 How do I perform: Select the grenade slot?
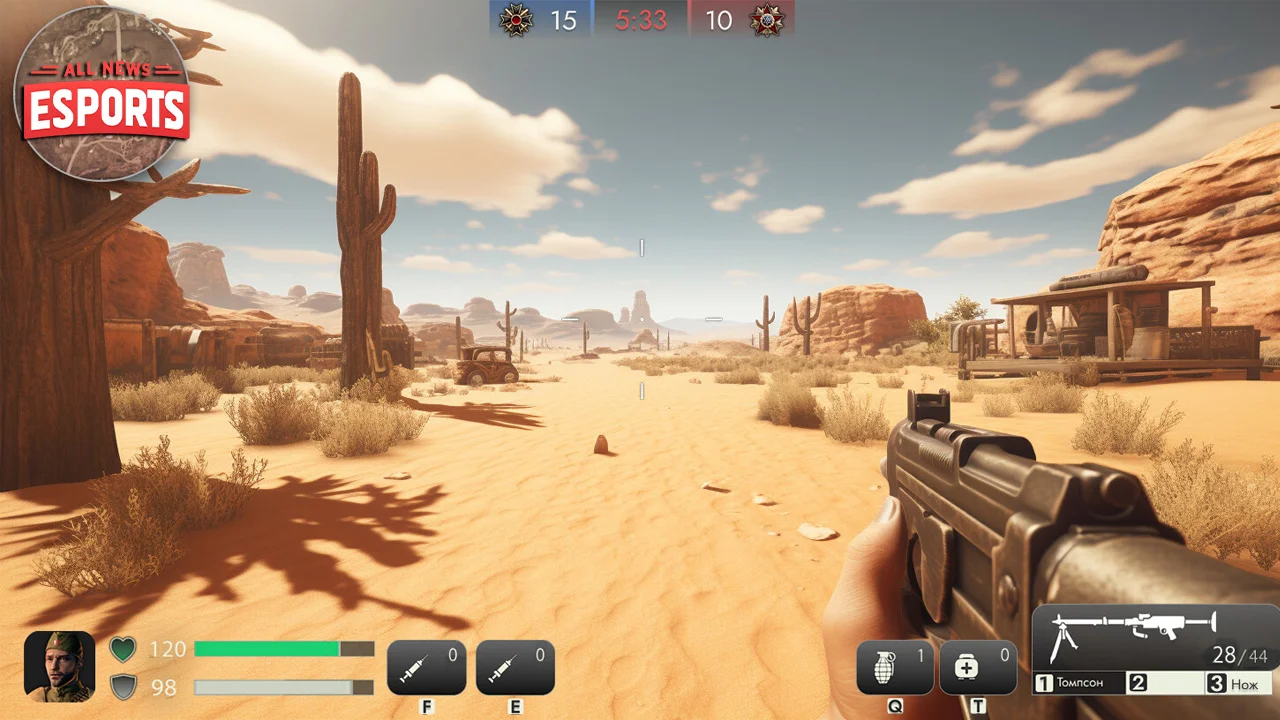click(x=895, y=668)
